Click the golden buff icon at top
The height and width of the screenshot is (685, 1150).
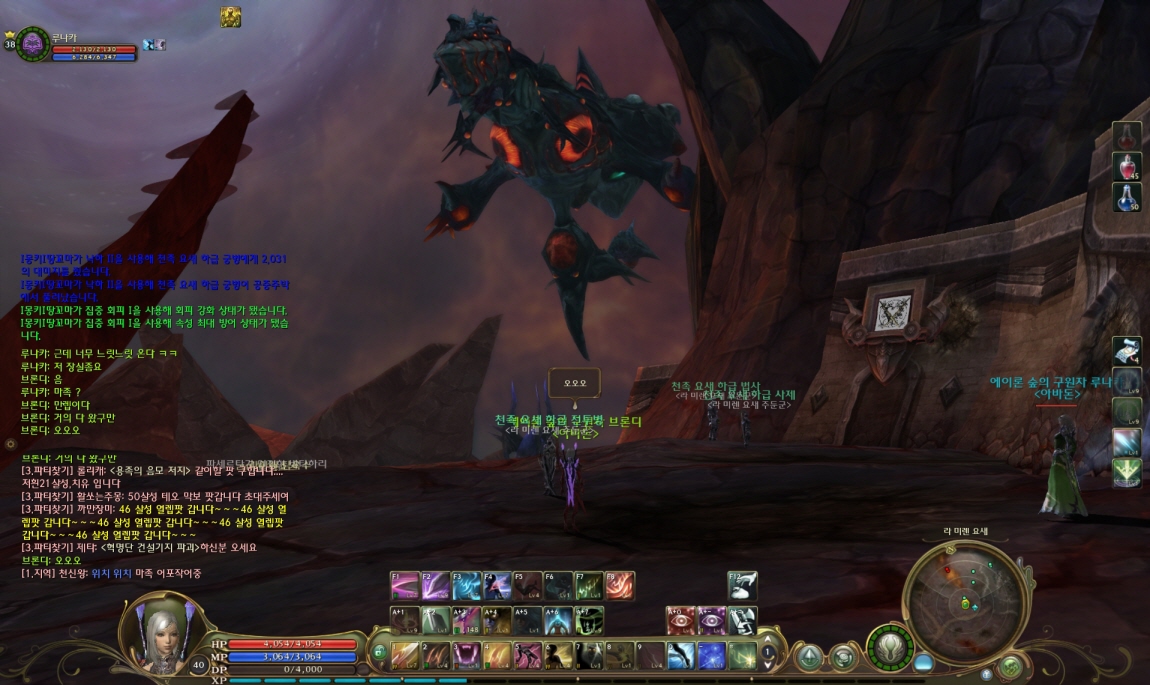click(231, 17)
